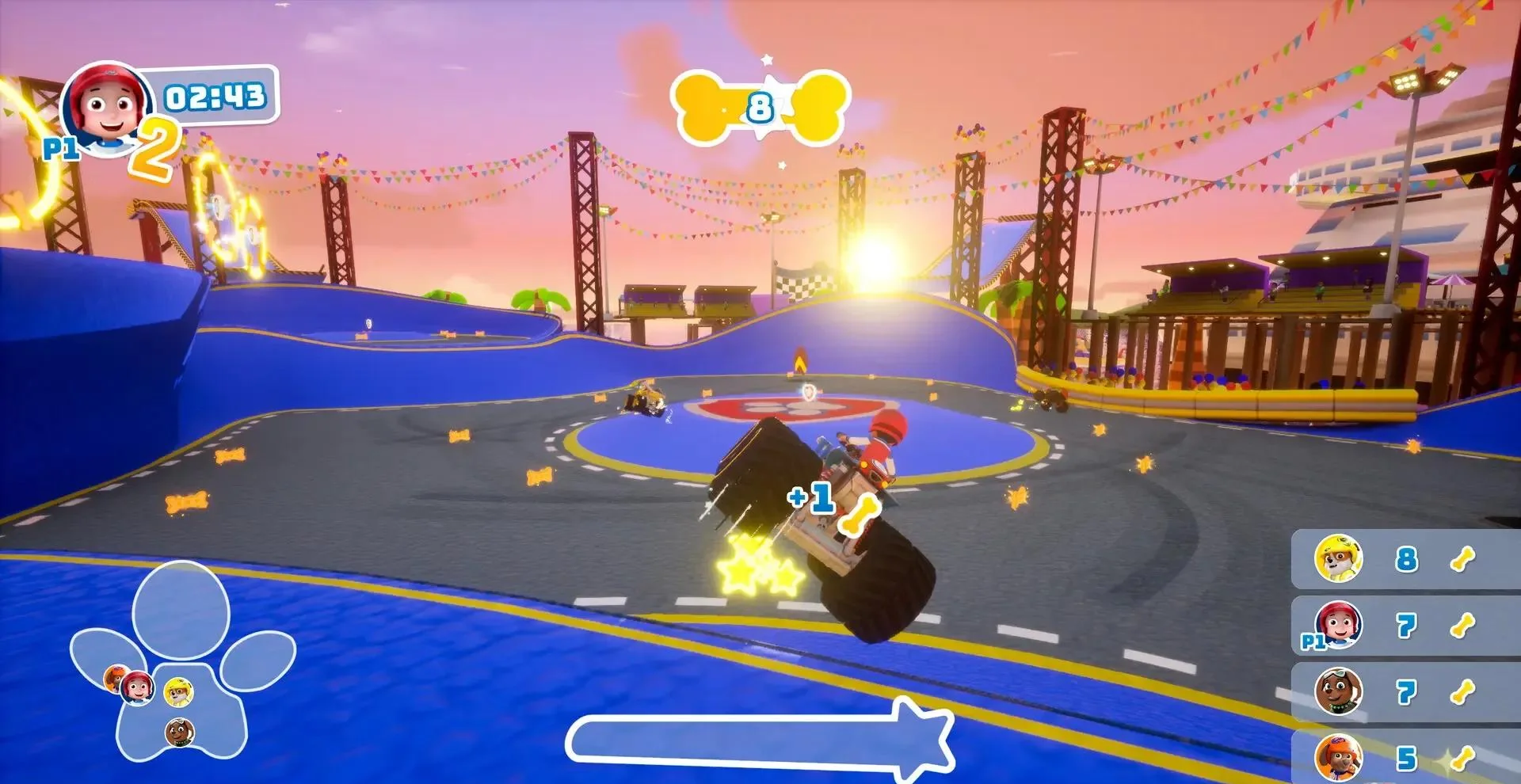Choose the P1 Ryder leaderboard row
The image size is (1521, 784).
tap(1405, 626)
